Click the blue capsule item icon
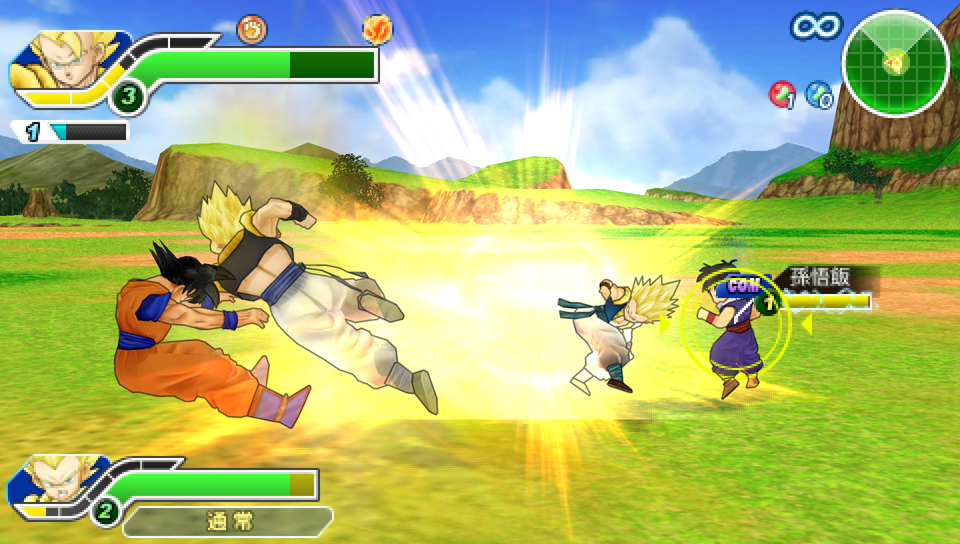The height and width of the screenshot is (544, 960). (819, 94)
